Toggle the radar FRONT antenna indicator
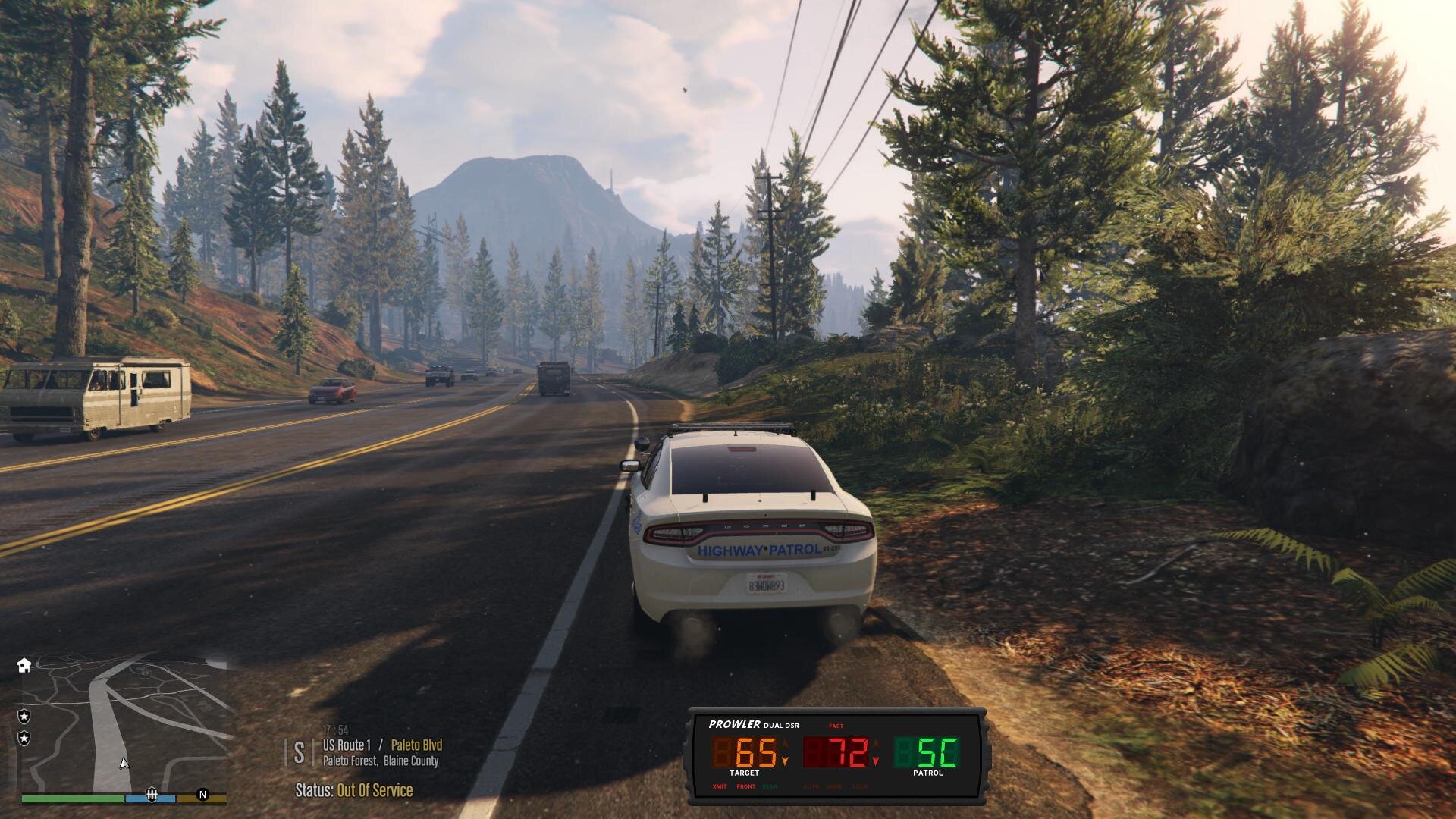Viewport: 1456px width, 819px height. click(x=745, y=786)
